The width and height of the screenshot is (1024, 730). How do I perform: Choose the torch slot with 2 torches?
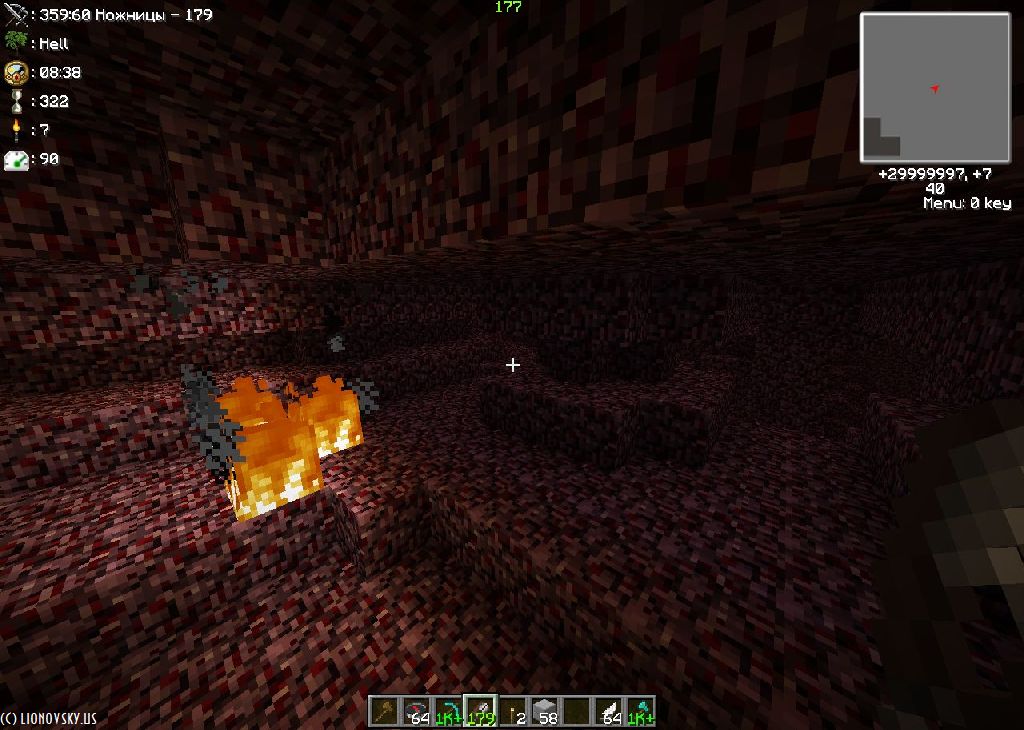(x=512, y=711)
